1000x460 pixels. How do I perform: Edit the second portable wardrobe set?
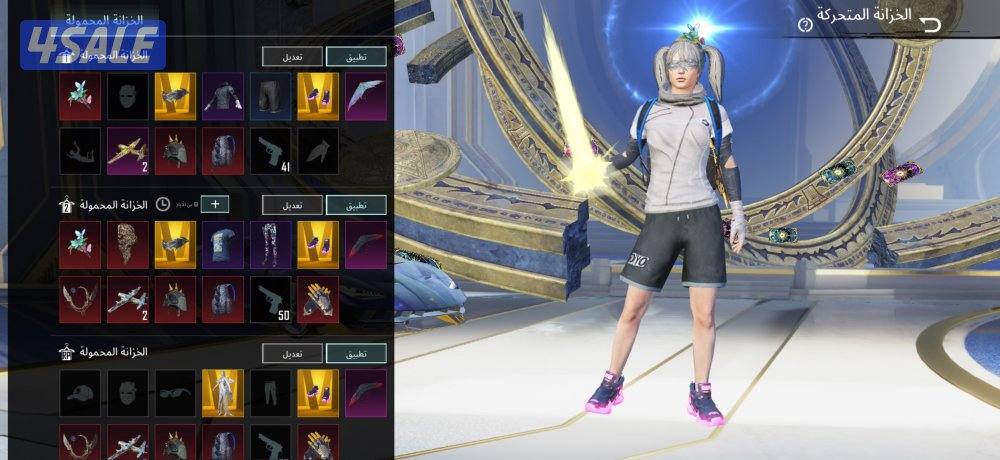[x=293, y=205]
